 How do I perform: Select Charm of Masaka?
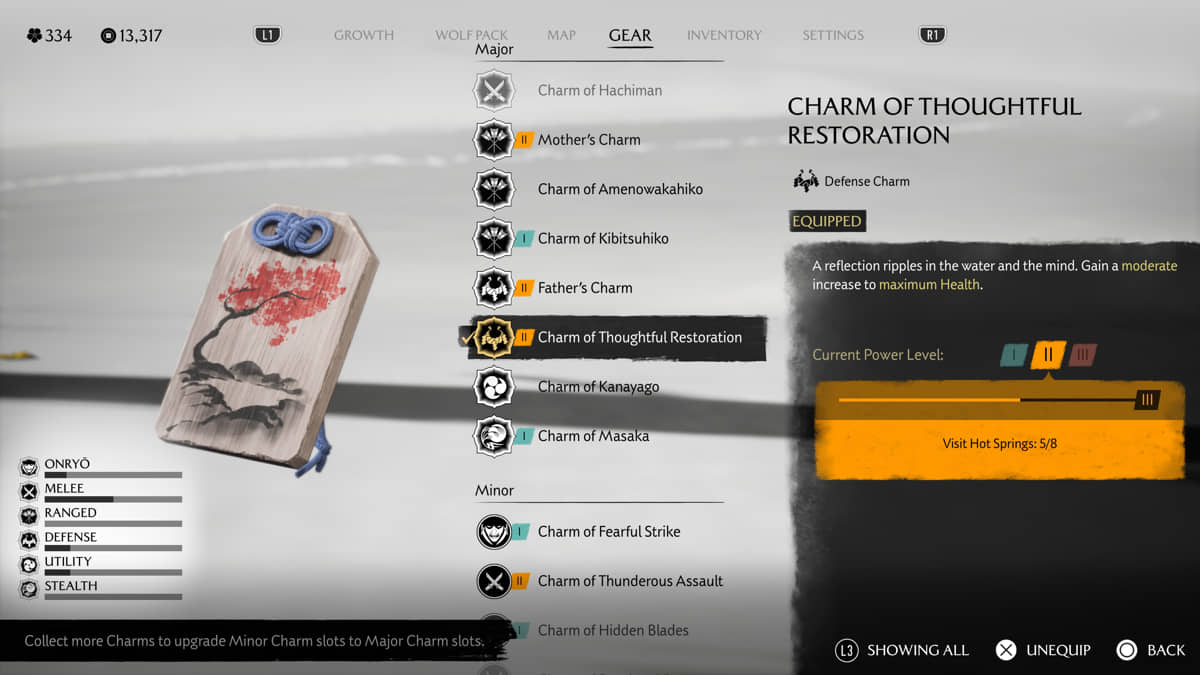point(593,436)
